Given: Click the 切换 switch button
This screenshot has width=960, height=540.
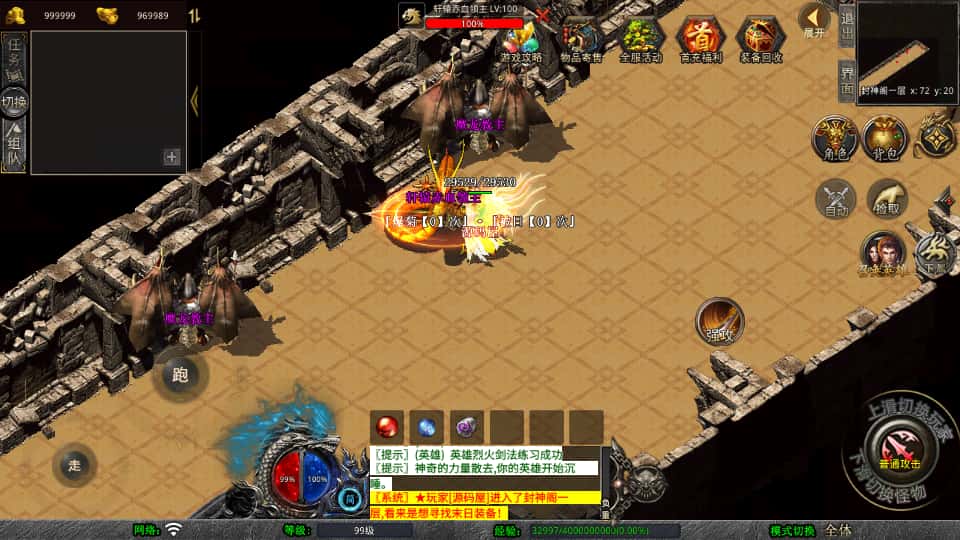Looking at the screenshot, I should [15, 101].
